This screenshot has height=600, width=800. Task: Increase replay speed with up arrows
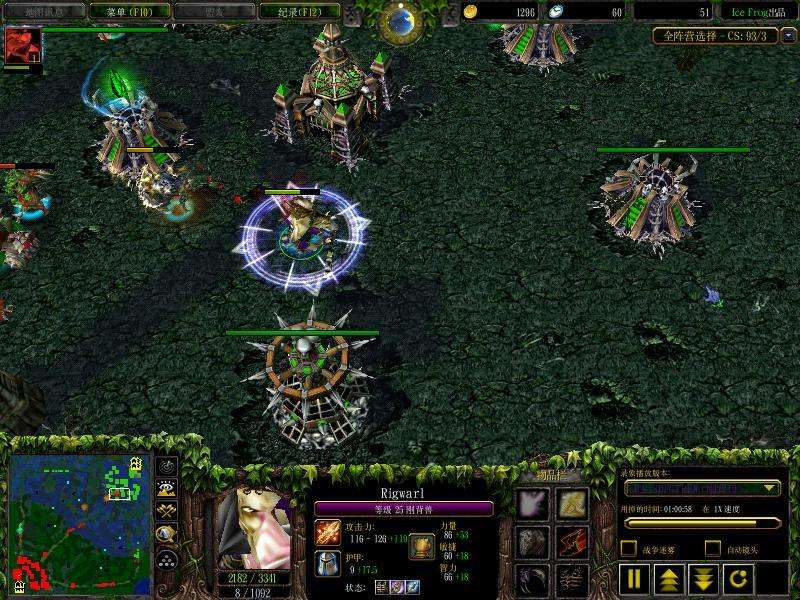[x=667, y=577]
